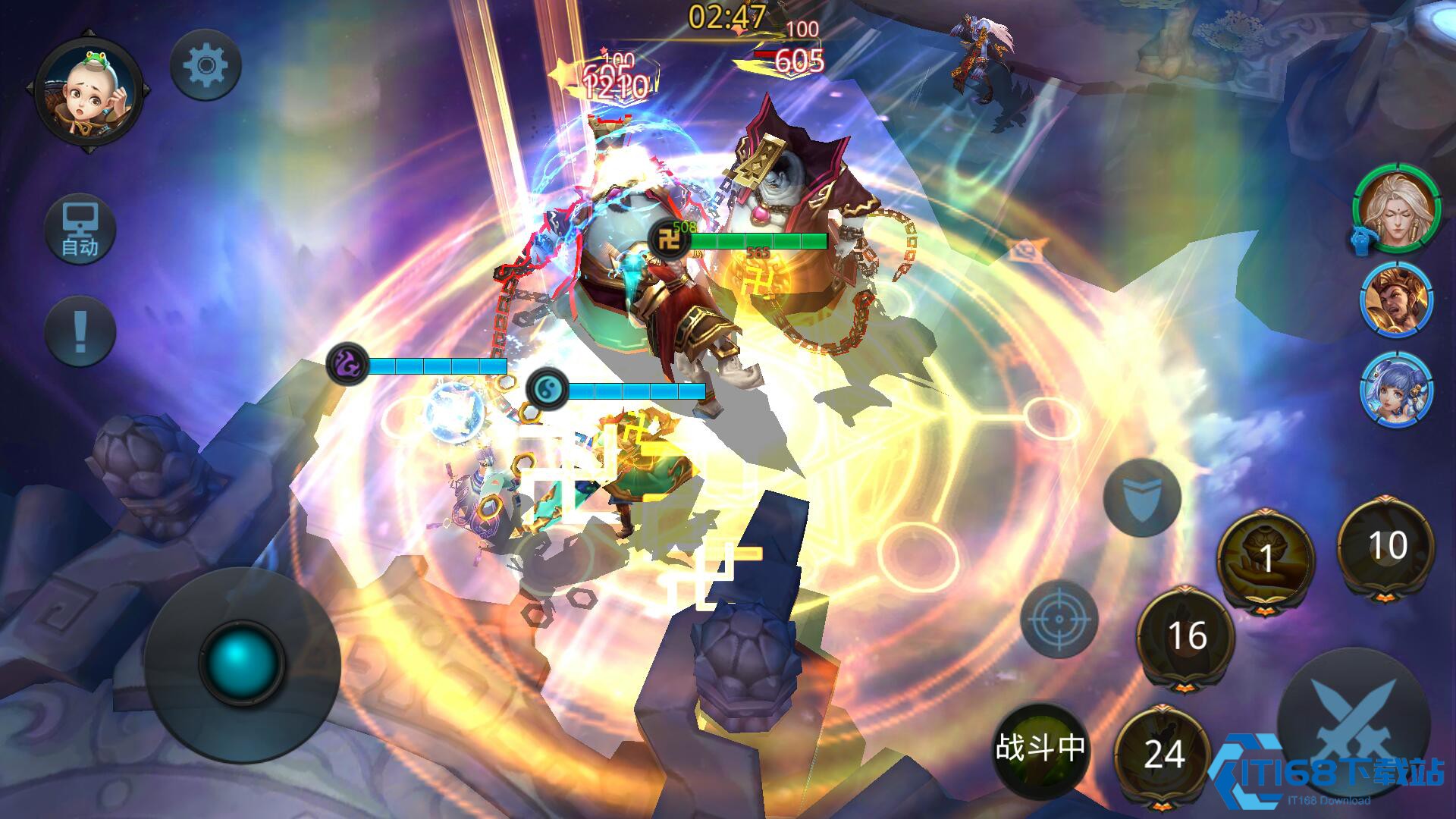
Task: Tap the crosshair target lock button
Action: coord(1059,619)
